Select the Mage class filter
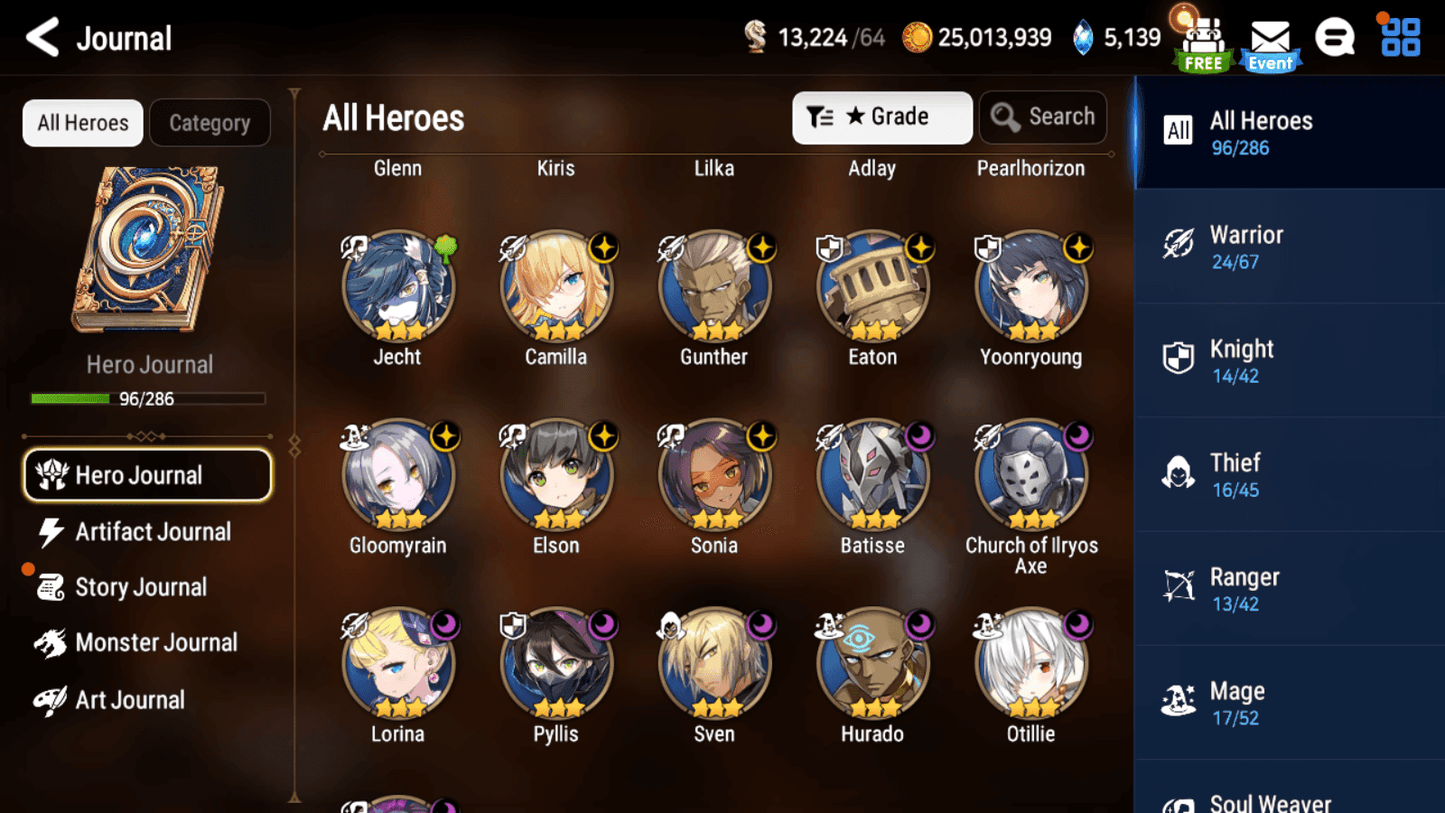This screenshot has height=813, width=1445. pos(1288,701)
